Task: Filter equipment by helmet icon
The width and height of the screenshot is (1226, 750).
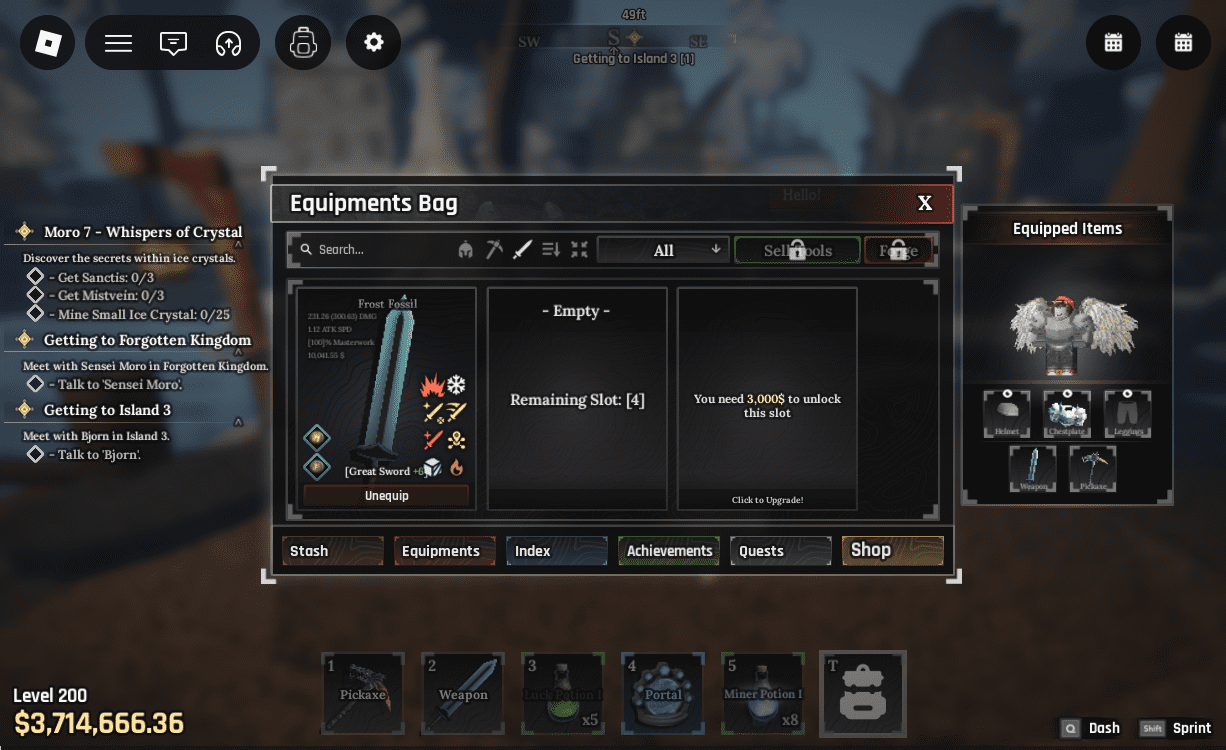Action: coord(465,250)
